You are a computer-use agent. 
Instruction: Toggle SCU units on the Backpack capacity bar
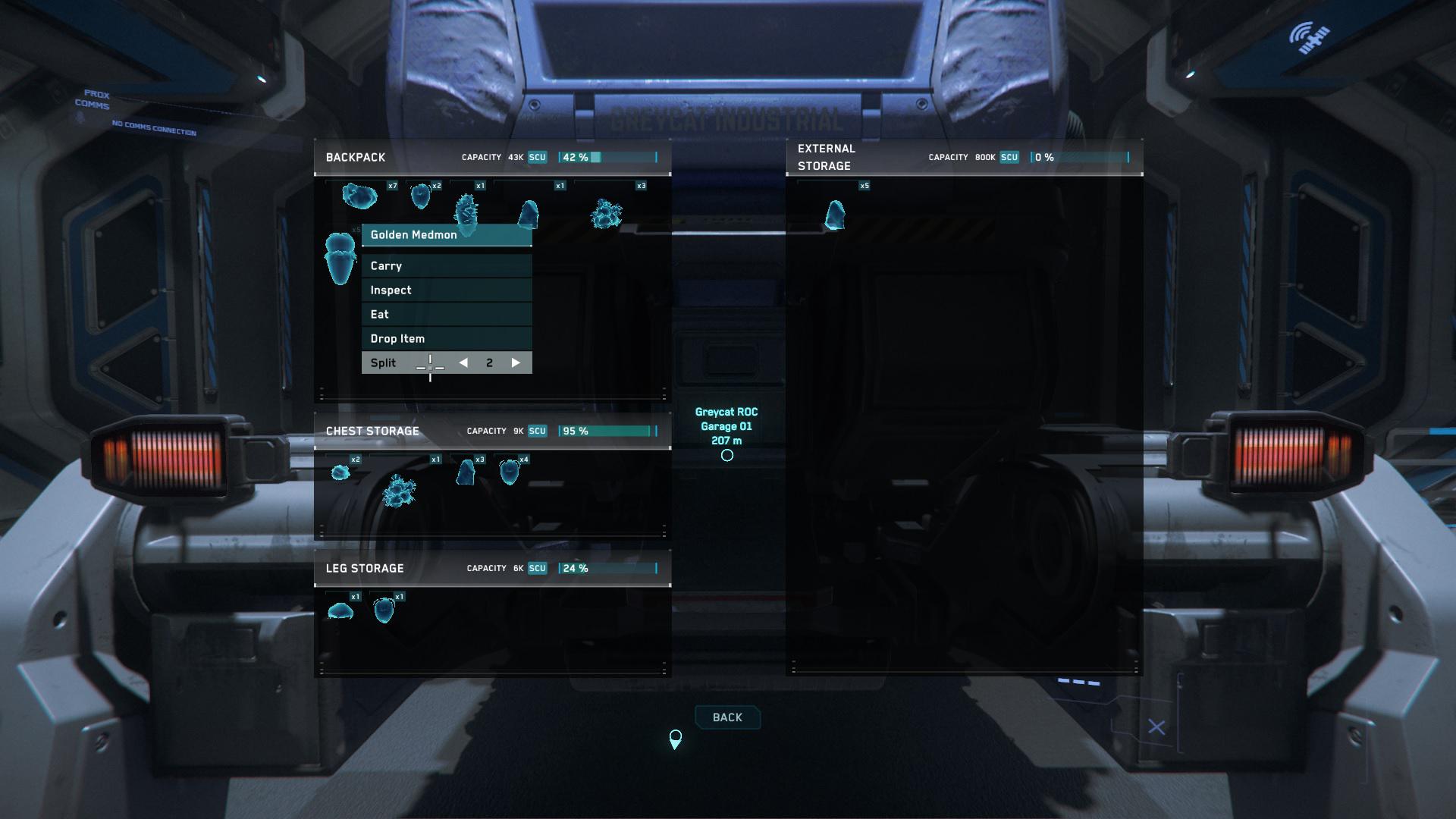(x=537, y=157)
